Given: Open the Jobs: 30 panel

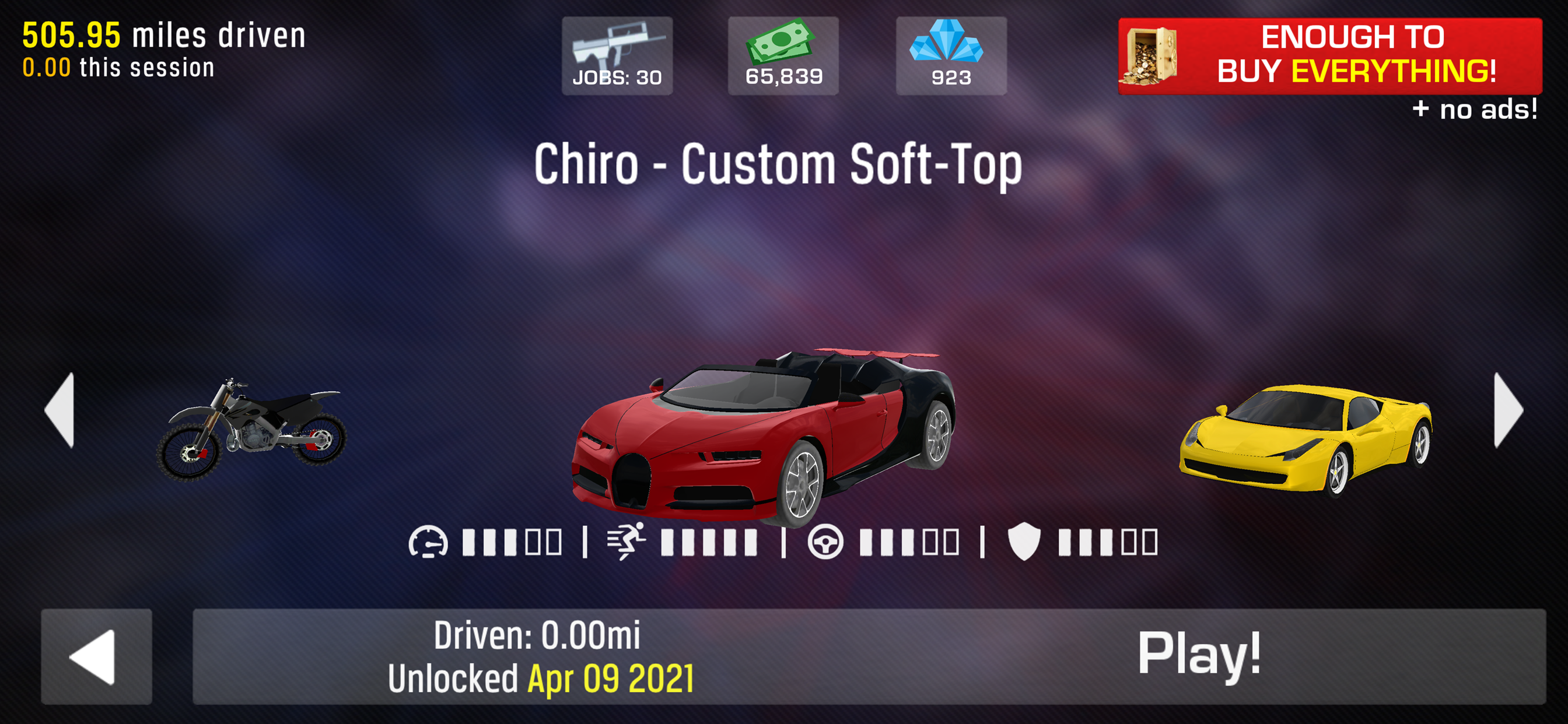Looking at the screenshot, I should [617, 56].
